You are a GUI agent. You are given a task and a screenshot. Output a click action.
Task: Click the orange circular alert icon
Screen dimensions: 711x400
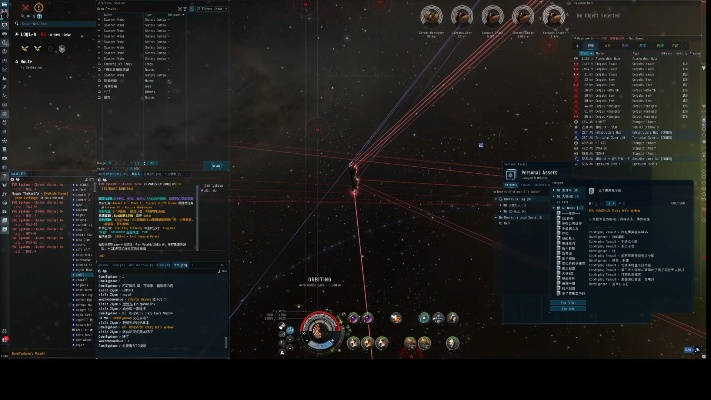[x=39, y=8]
